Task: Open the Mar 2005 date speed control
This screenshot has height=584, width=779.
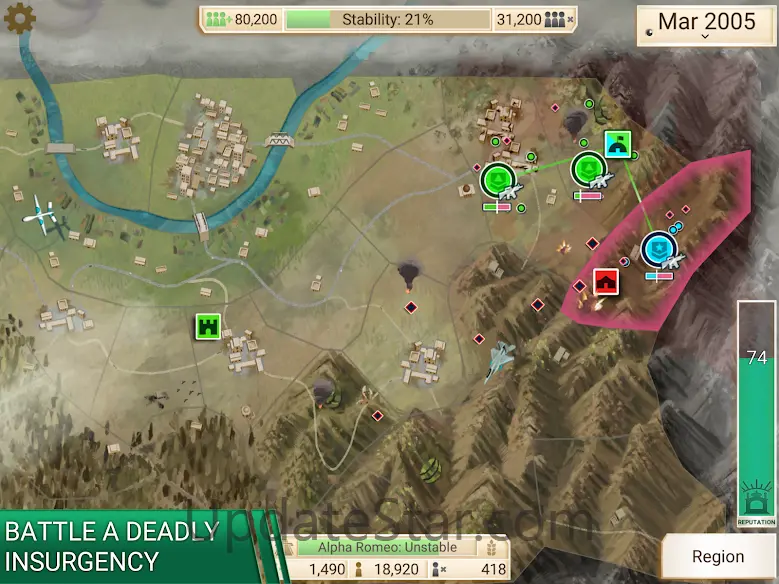Action: [705, 24]
